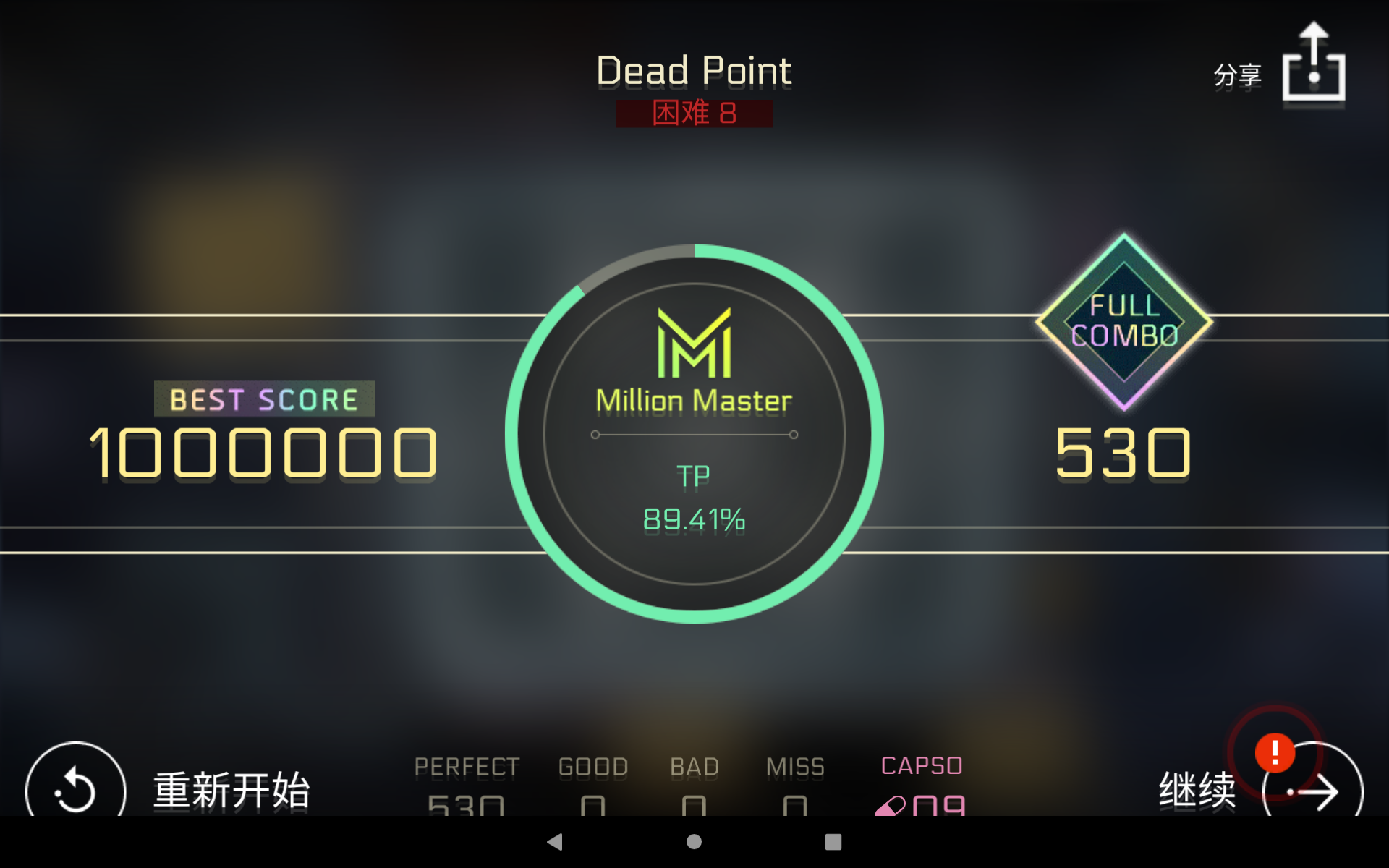Select the GOOD stat label
Screen dimensions: 1389x868
592,765
